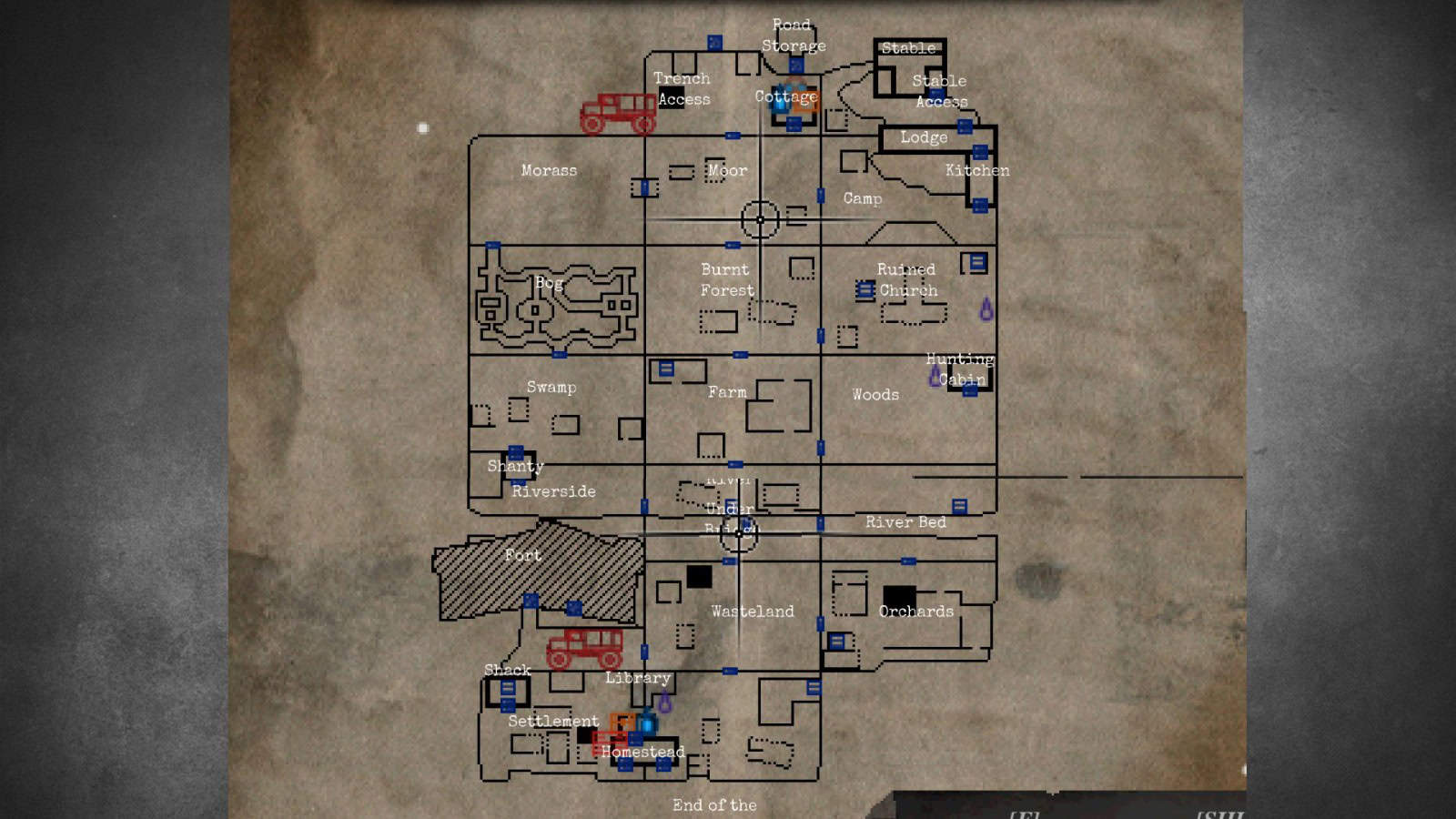The image size is (1456, 819).
Task: Click the [SH] indicator at bottom right
Action: (x=1219, y=814)
